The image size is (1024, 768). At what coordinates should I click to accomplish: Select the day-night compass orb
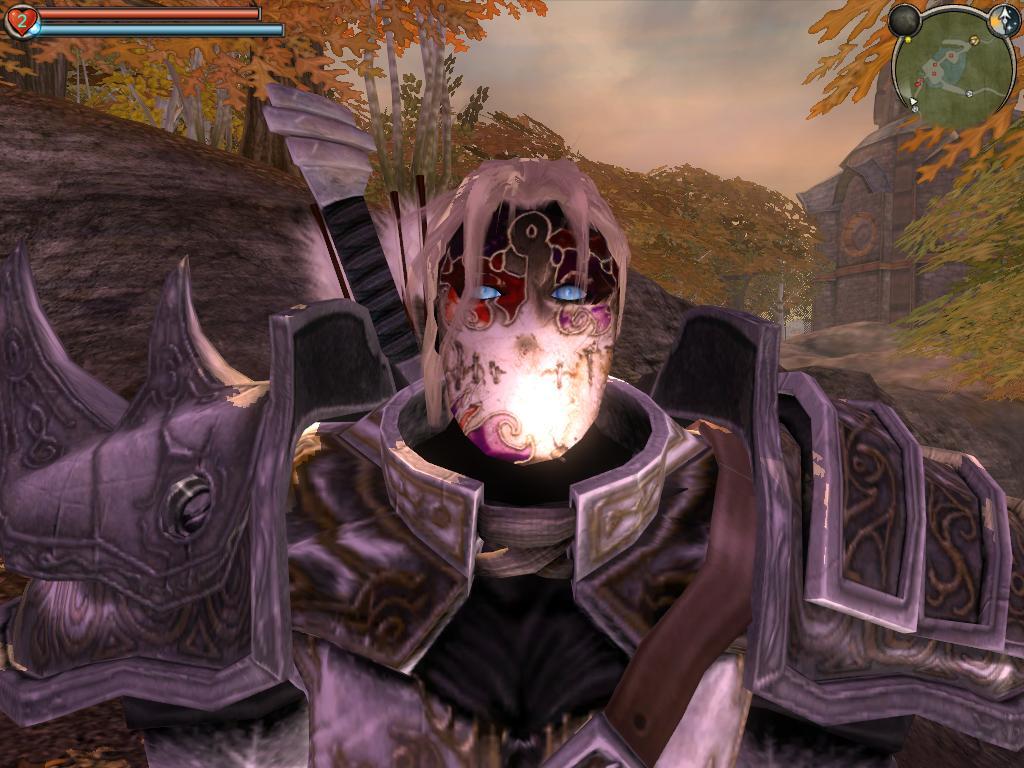click(x=1003, y=20)
